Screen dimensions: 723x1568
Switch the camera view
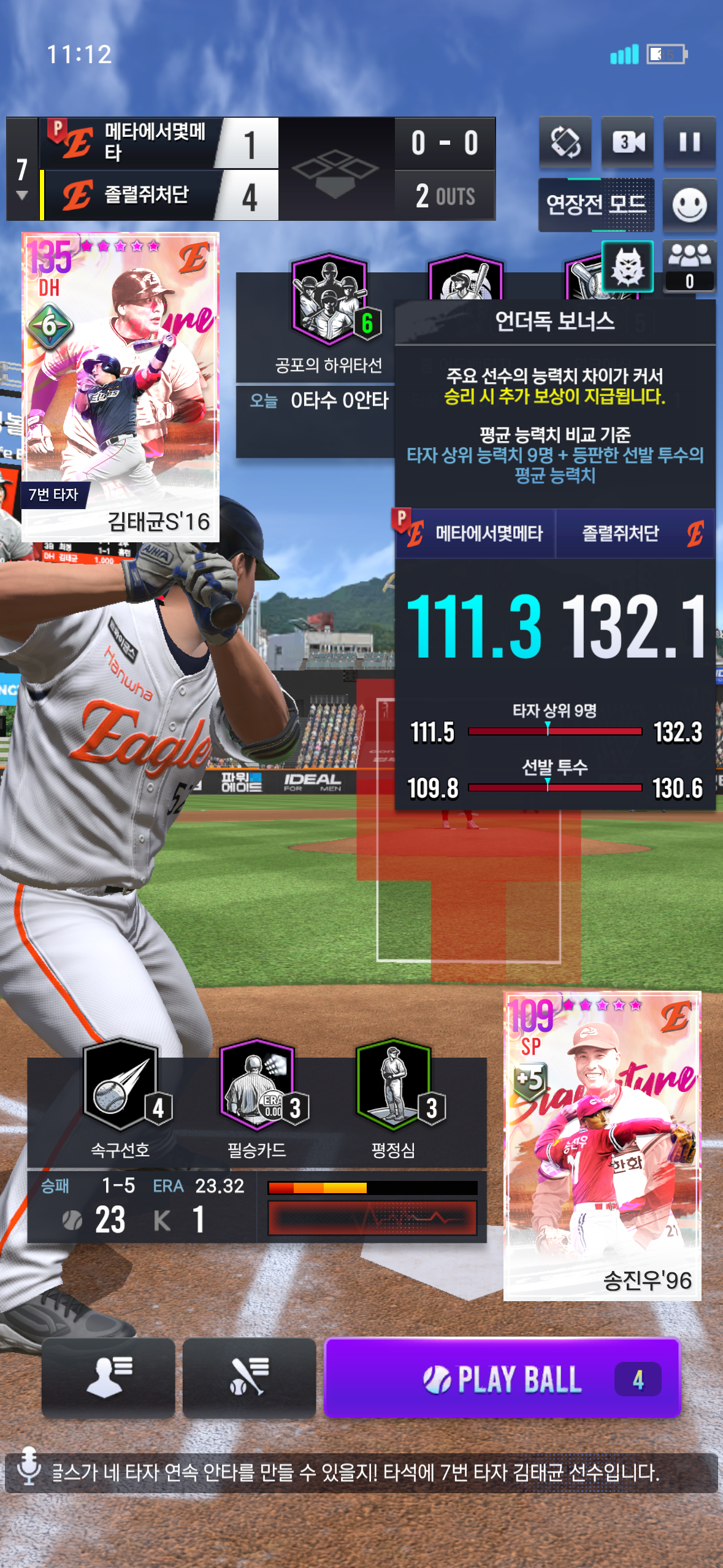(627, 142)
